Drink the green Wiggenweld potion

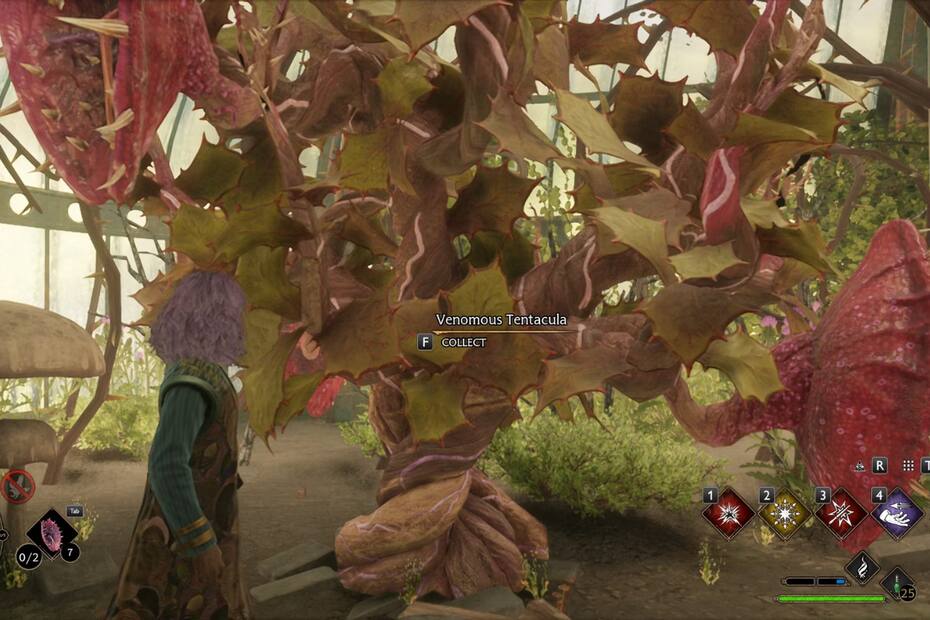897,582
